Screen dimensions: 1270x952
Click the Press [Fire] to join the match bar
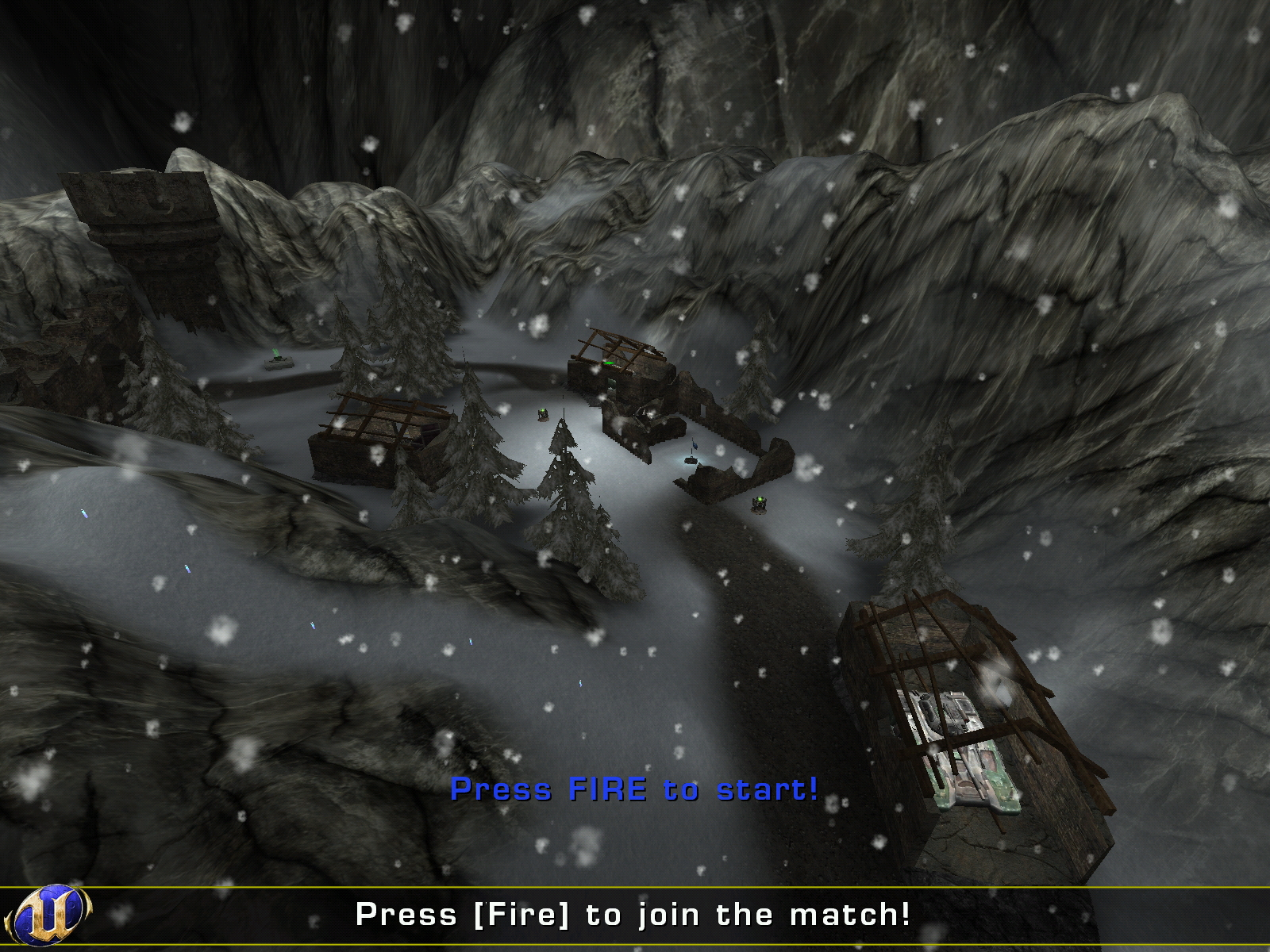click(635, 914)
